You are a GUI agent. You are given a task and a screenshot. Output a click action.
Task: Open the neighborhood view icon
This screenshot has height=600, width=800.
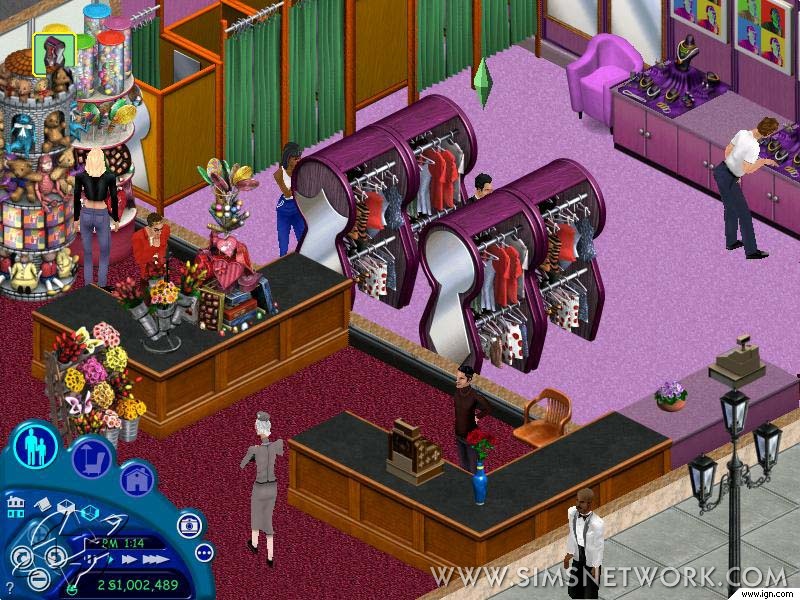click(x=14, y=507)
